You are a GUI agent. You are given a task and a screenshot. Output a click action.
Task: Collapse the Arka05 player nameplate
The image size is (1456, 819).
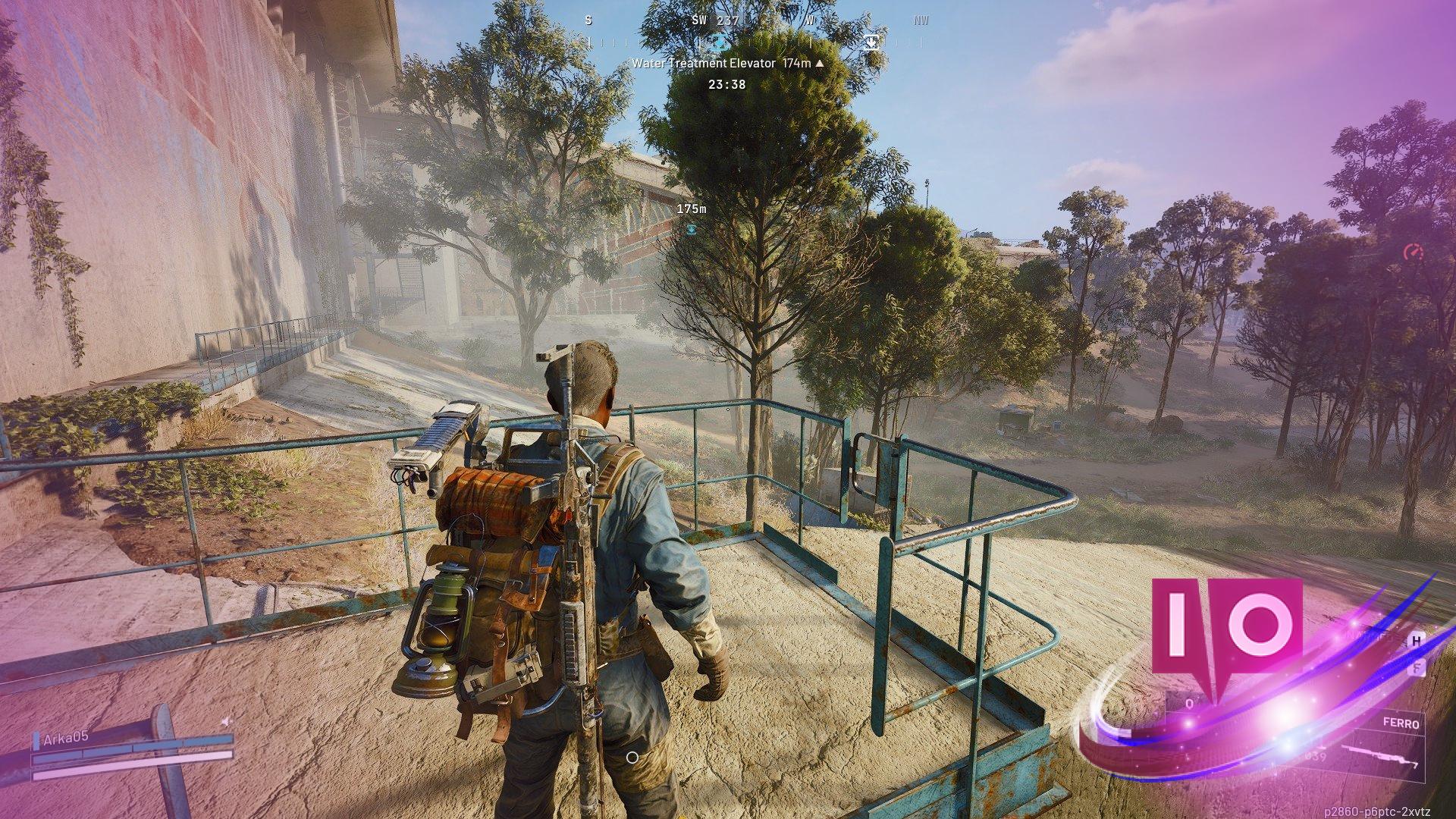(x=66, y=738)
